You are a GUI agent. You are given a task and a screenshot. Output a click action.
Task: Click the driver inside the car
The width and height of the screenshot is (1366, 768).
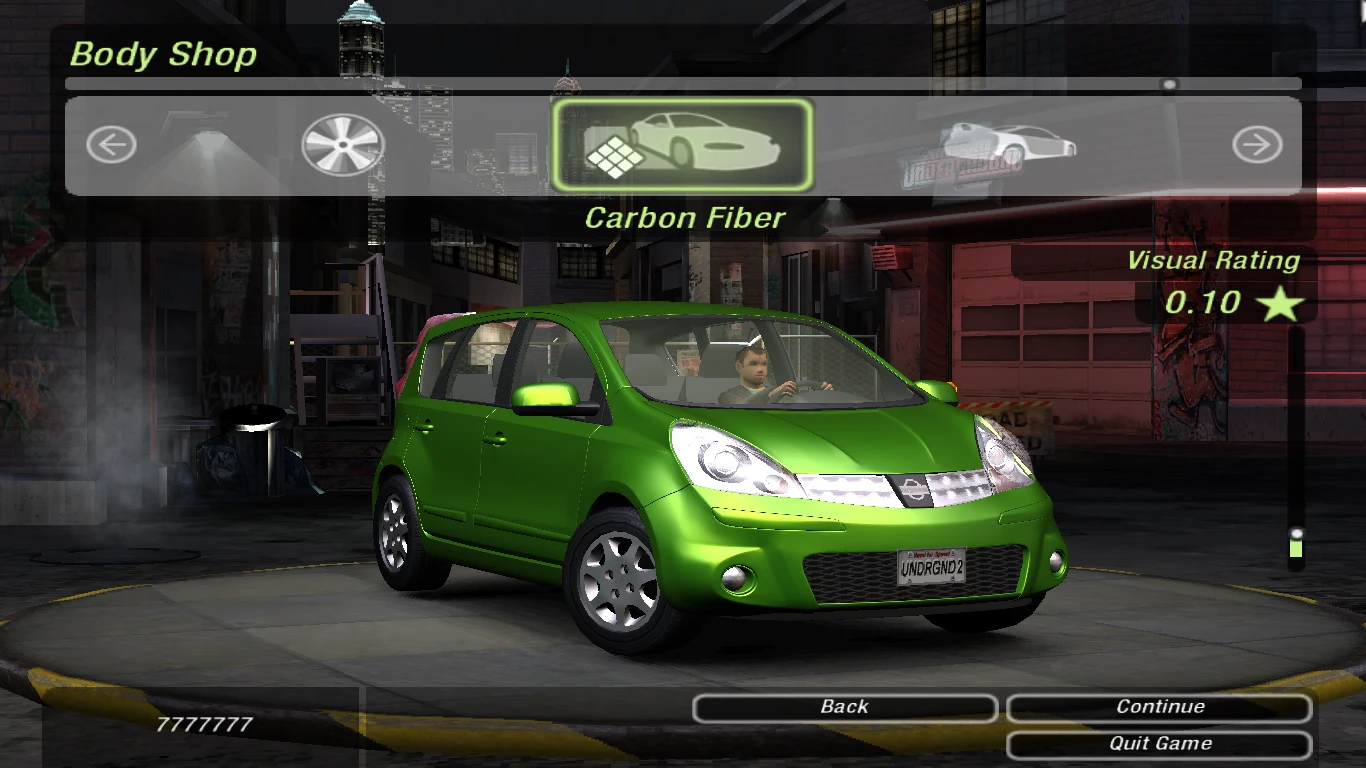[752, 370]
